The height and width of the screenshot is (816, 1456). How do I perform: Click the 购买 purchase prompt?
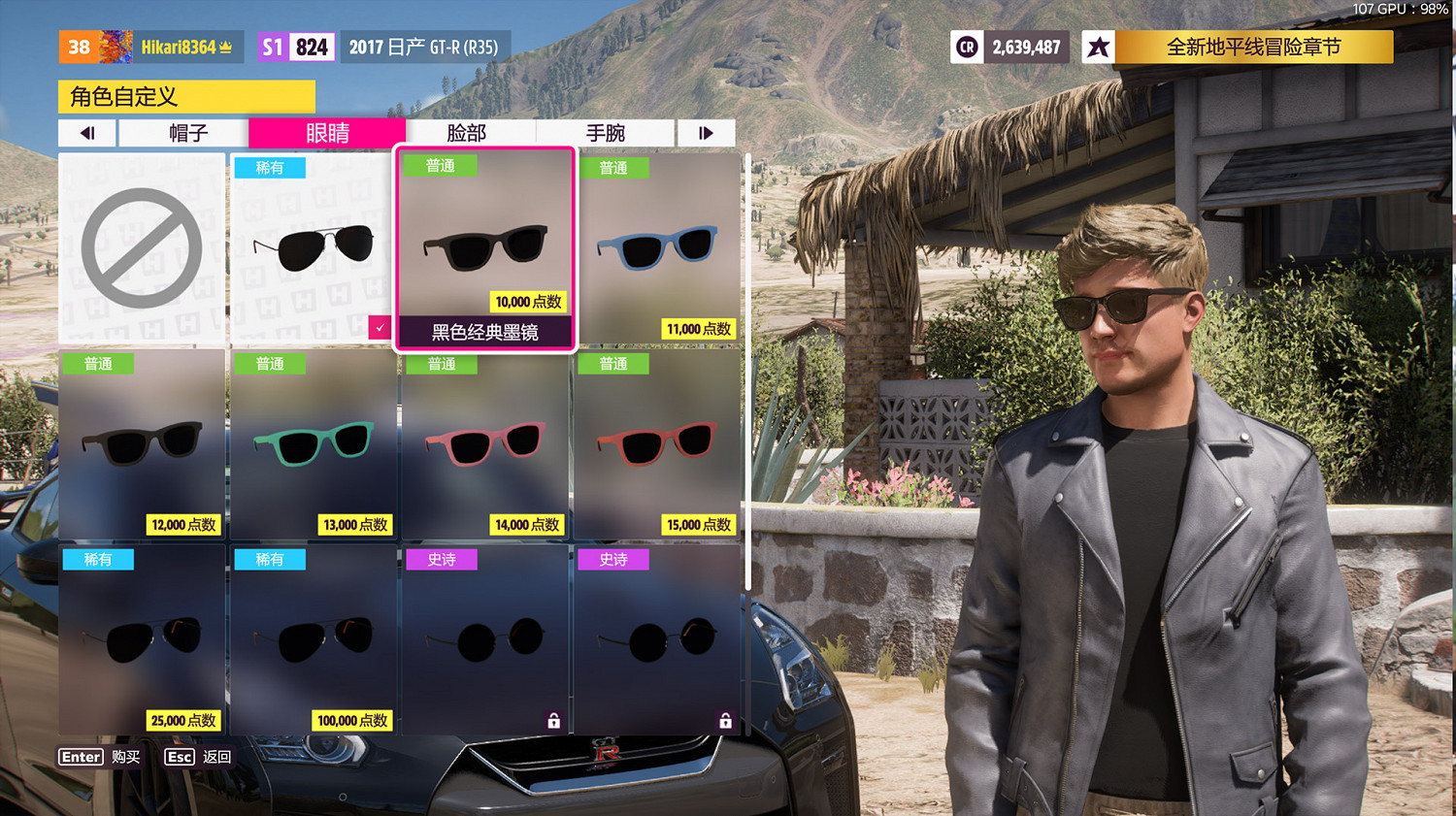101,757
